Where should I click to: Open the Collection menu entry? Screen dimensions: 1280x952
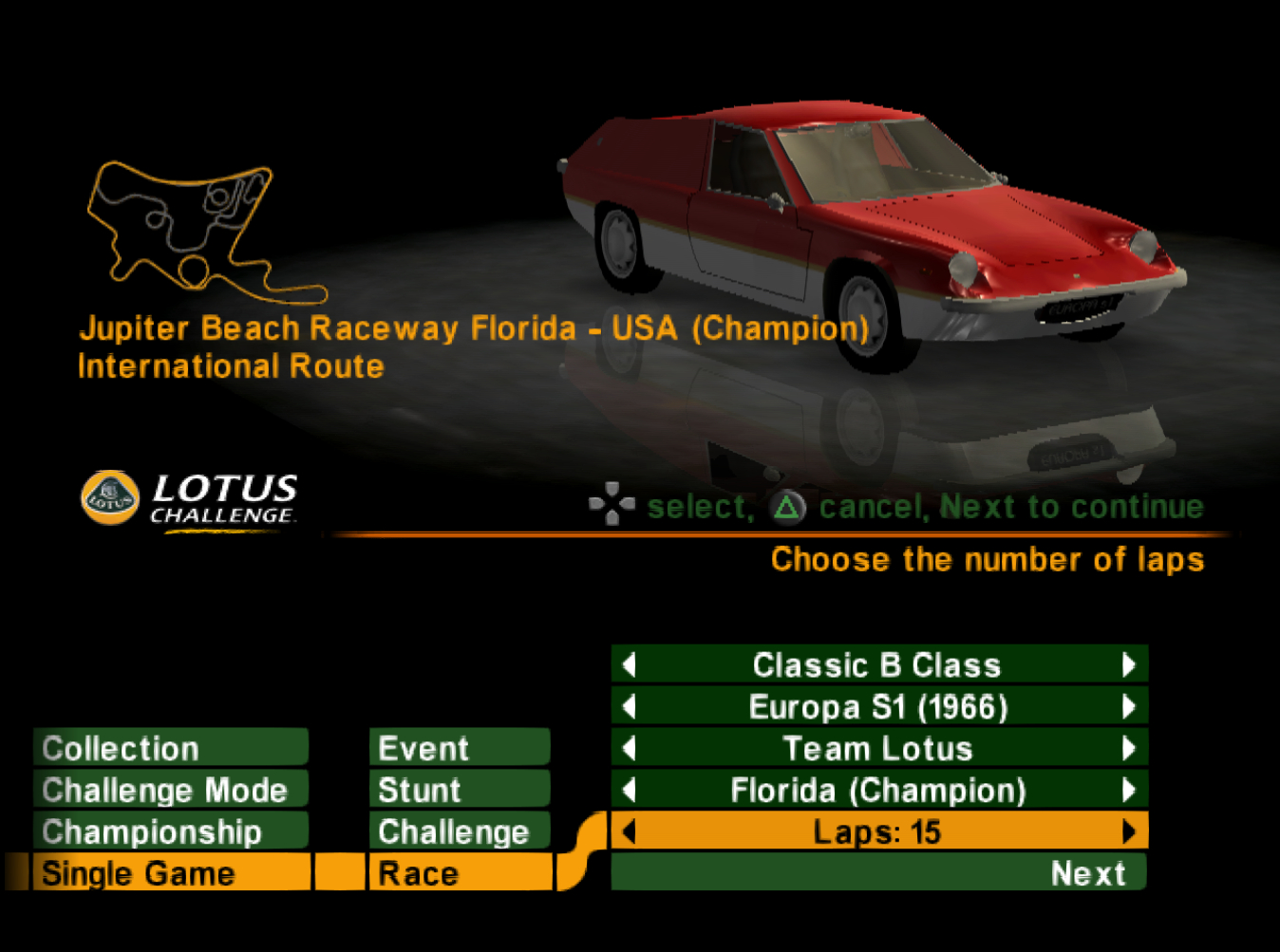pyautogui.click(x=171, y=748)
